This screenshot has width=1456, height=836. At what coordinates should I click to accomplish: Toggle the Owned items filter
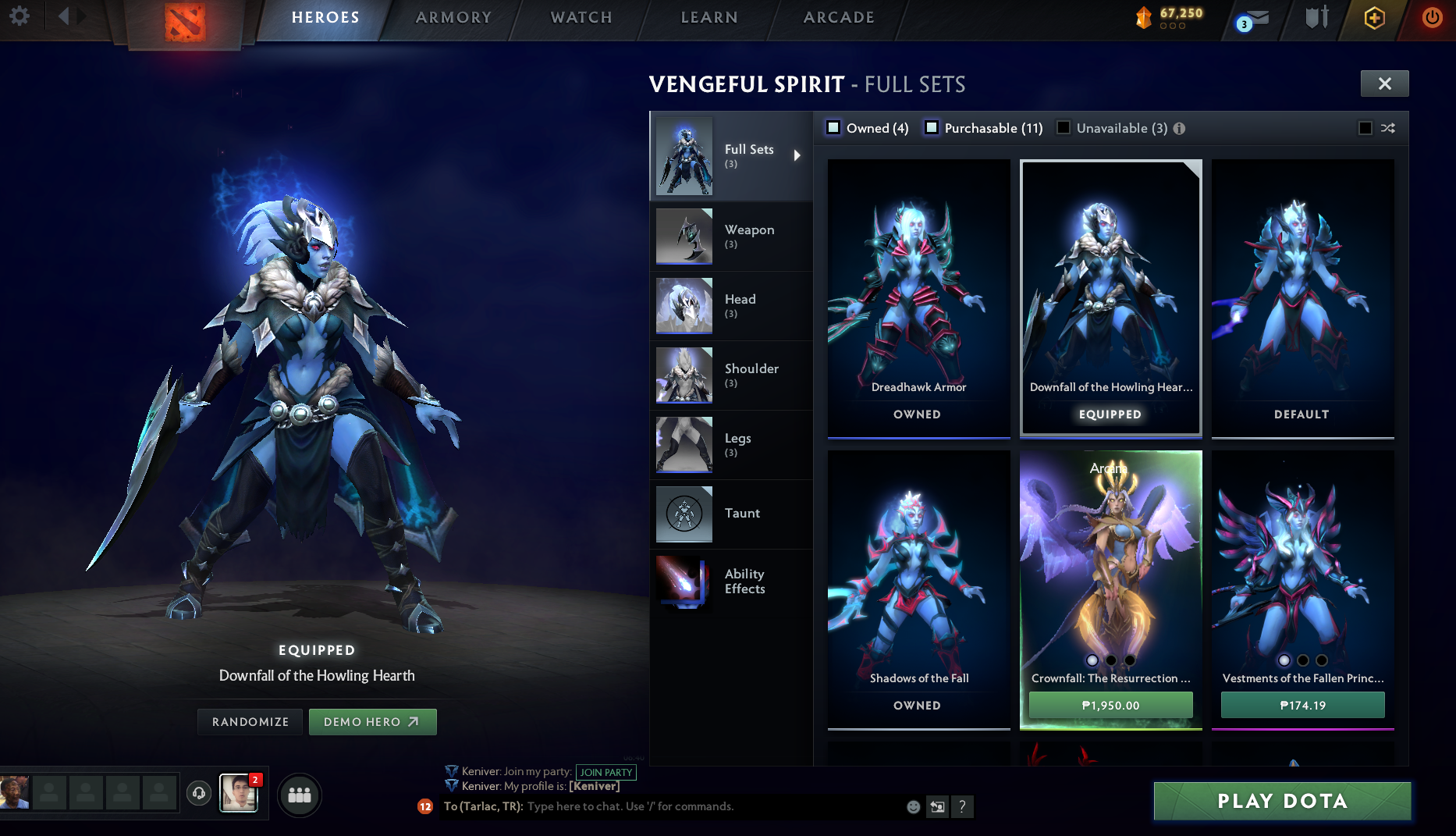point(833,127)
